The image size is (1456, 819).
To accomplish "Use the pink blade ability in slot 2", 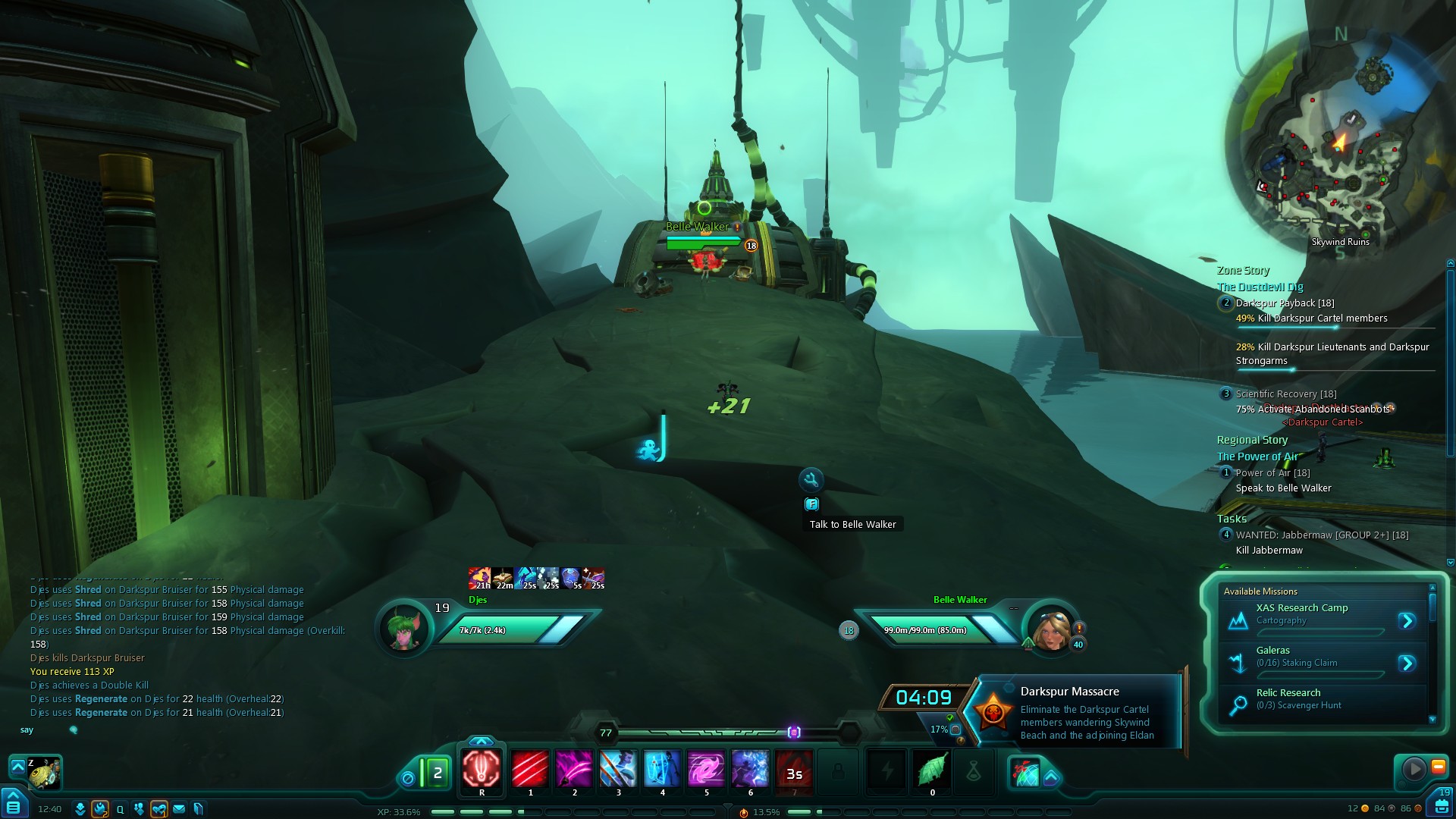I will point(574,770).
